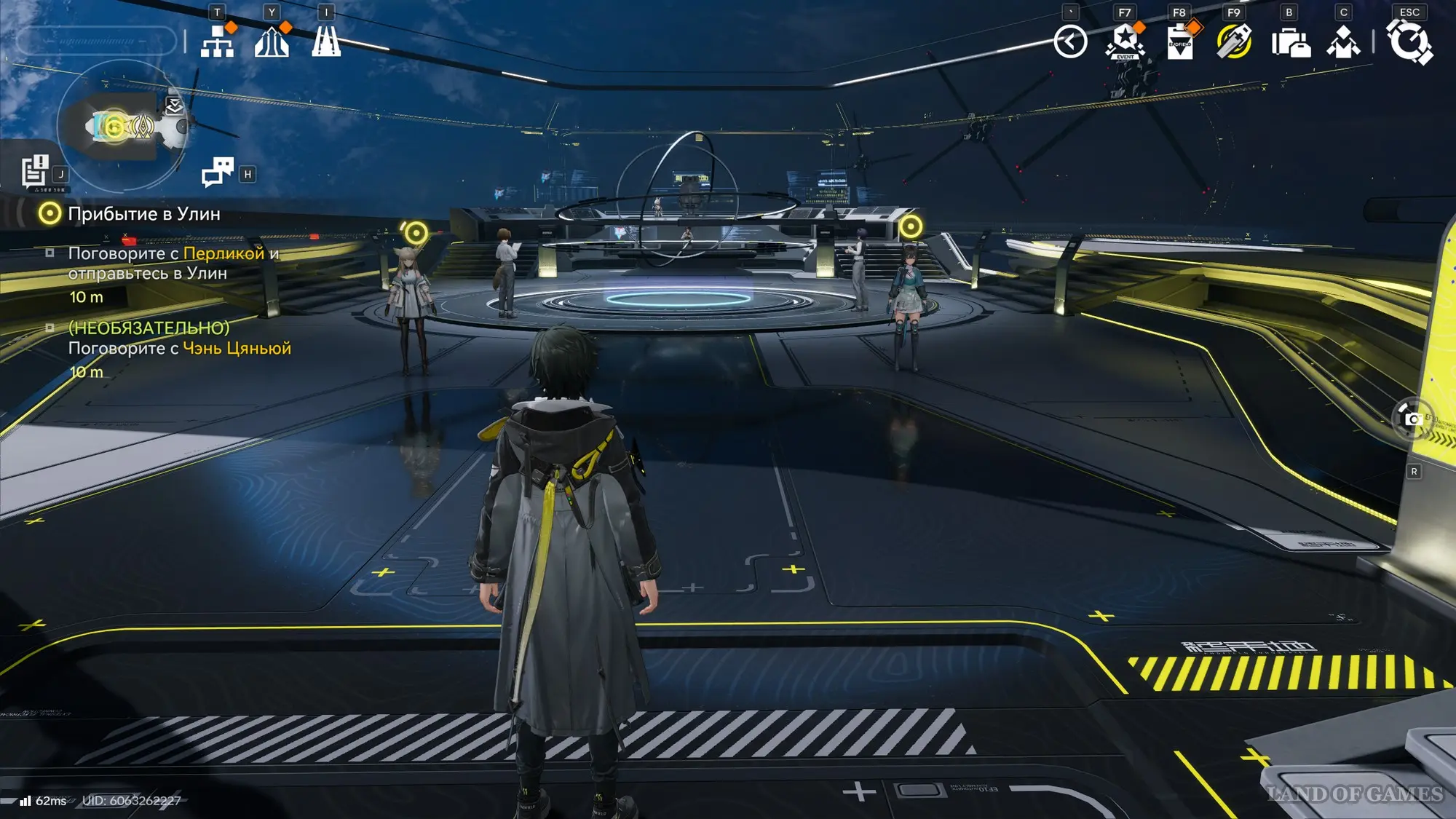Click the circular back-arrow icon in the top bar
This screenshot has width=1456, height=819.
1070,41
